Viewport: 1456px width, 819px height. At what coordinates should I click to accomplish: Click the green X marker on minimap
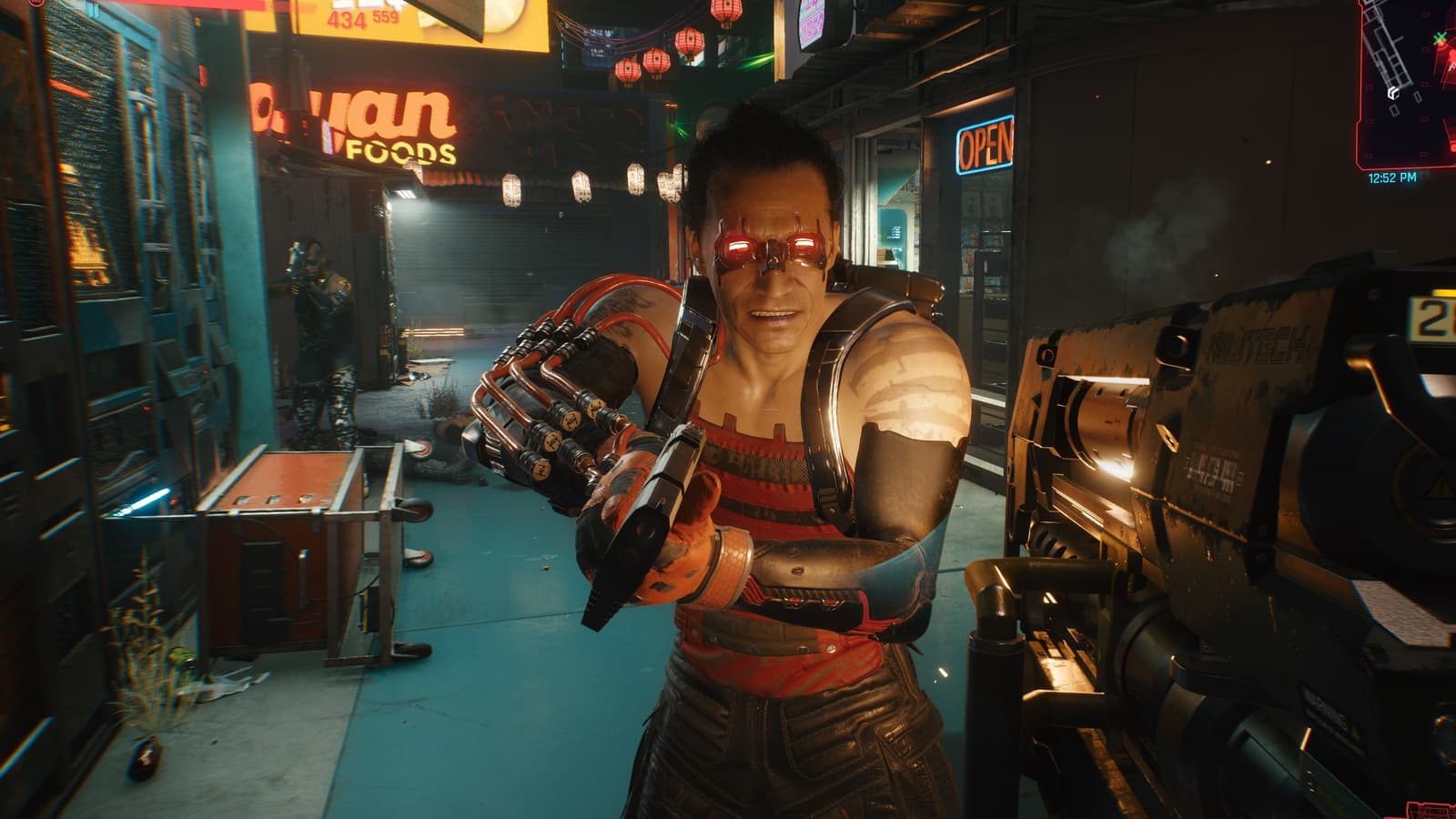1439,38
